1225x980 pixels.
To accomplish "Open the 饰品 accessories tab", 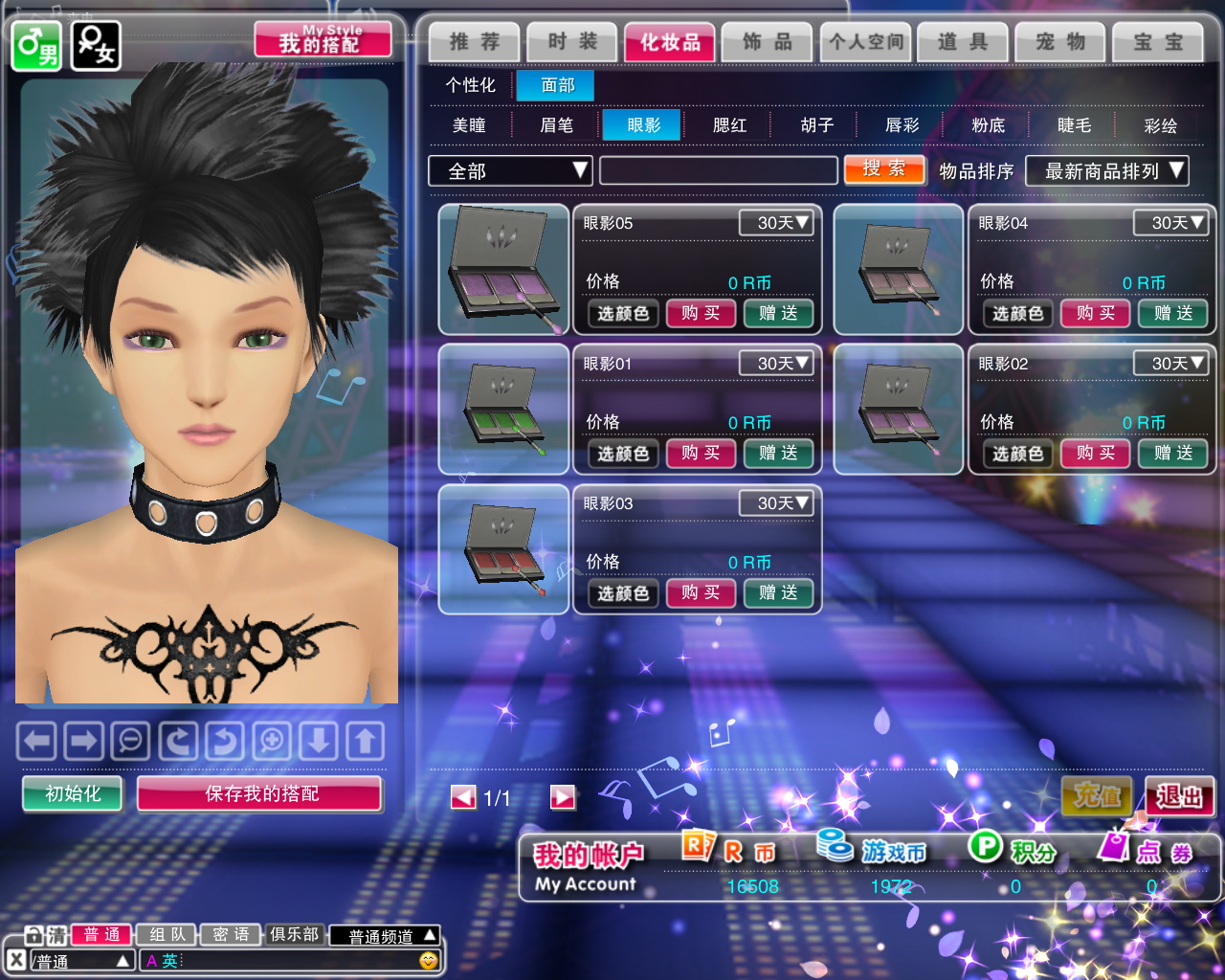I will click(x=768, y=42).
